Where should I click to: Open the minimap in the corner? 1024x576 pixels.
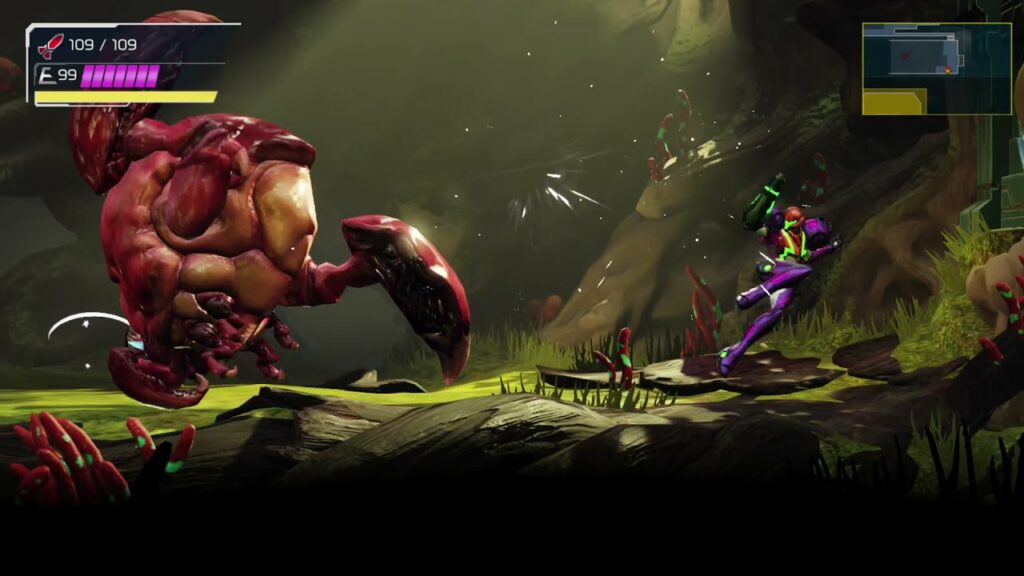936,68
